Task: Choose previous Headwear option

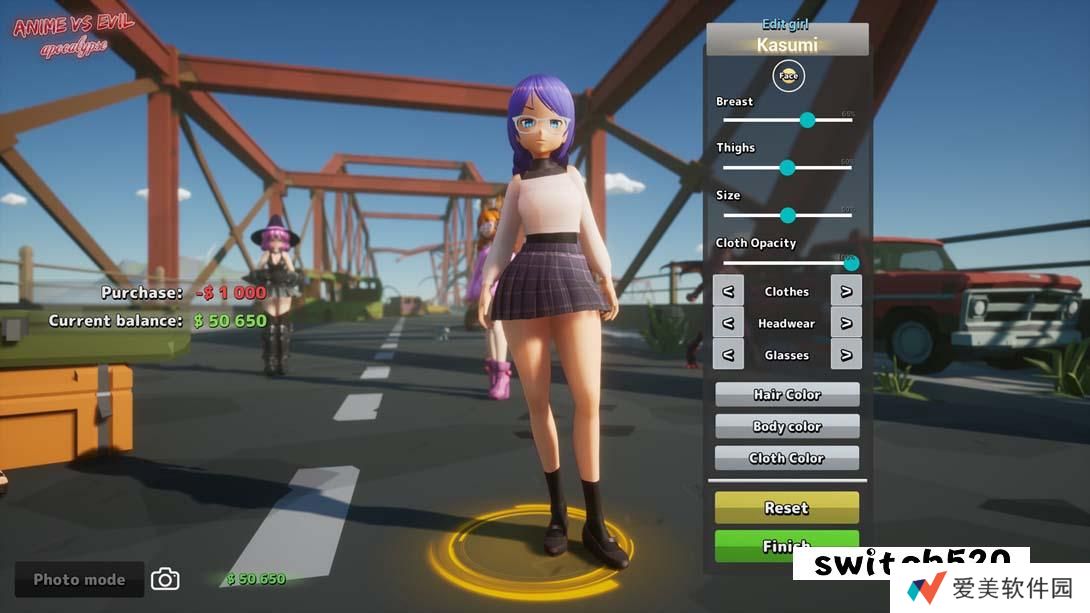Action: click(x=728, y=323)
